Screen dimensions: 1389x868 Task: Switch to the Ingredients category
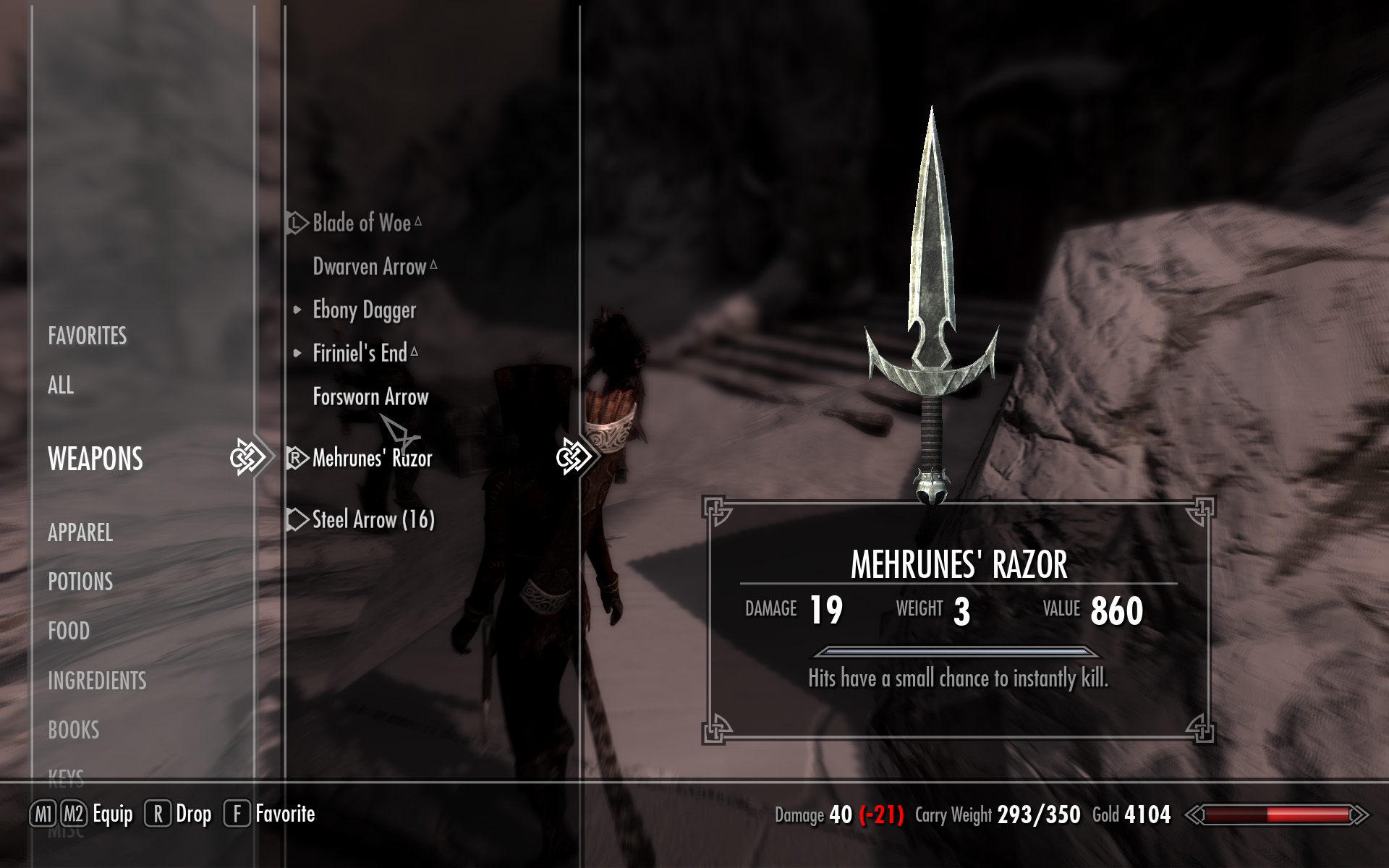coord(97,681)
